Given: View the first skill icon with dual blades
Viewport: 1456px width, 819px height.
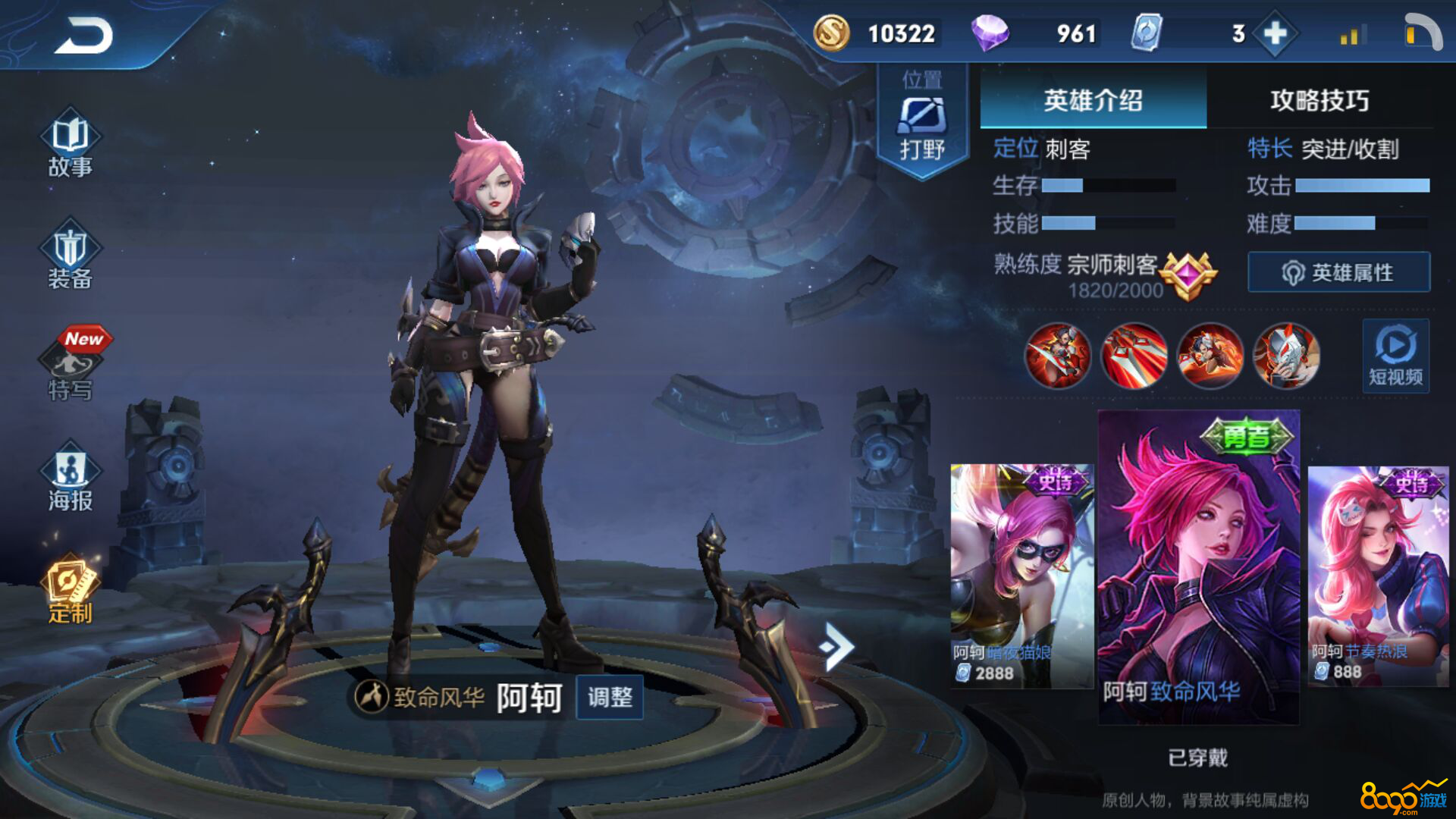Looking at the screenshot, I should (x=1057, y=355).
